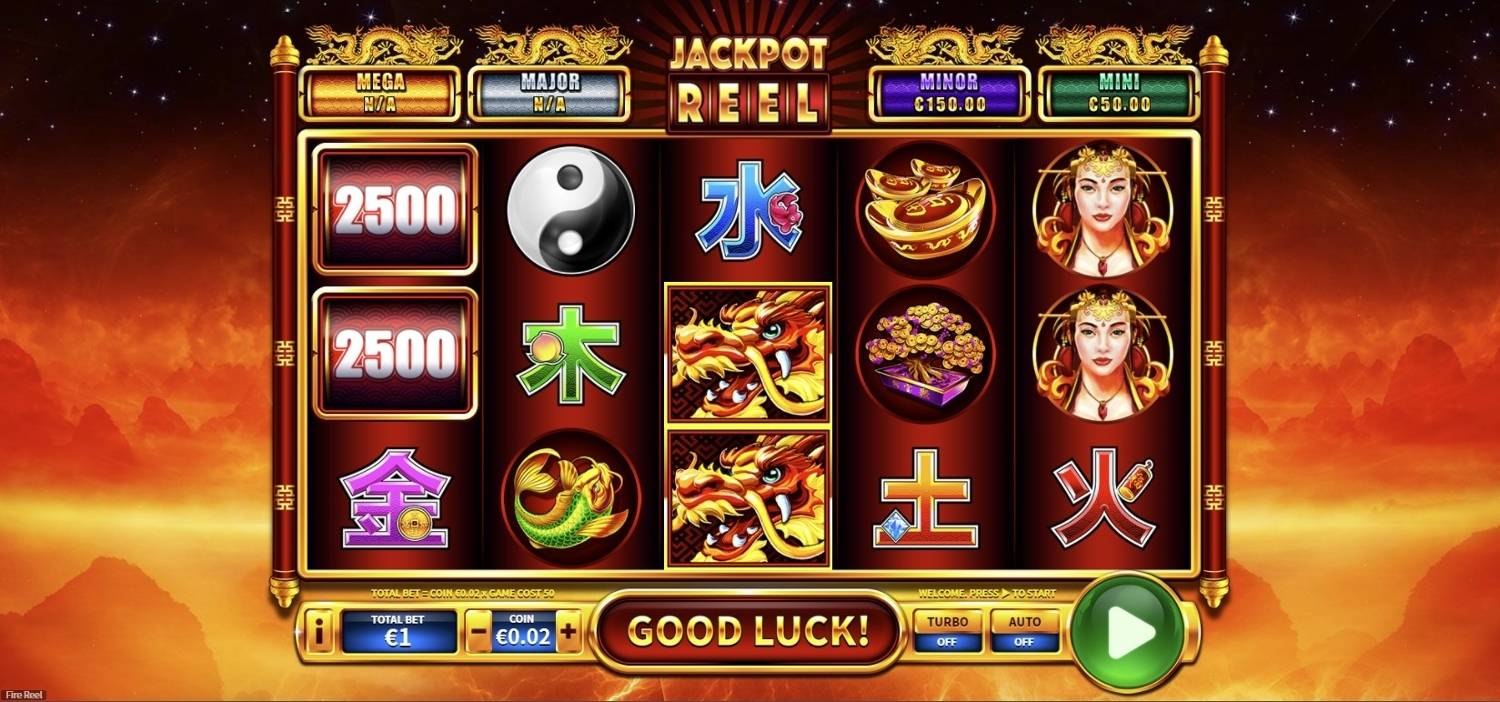Toggle the Auto spin button
The width and height of the screenshot is (1500, 702).
coord(1024,631)
